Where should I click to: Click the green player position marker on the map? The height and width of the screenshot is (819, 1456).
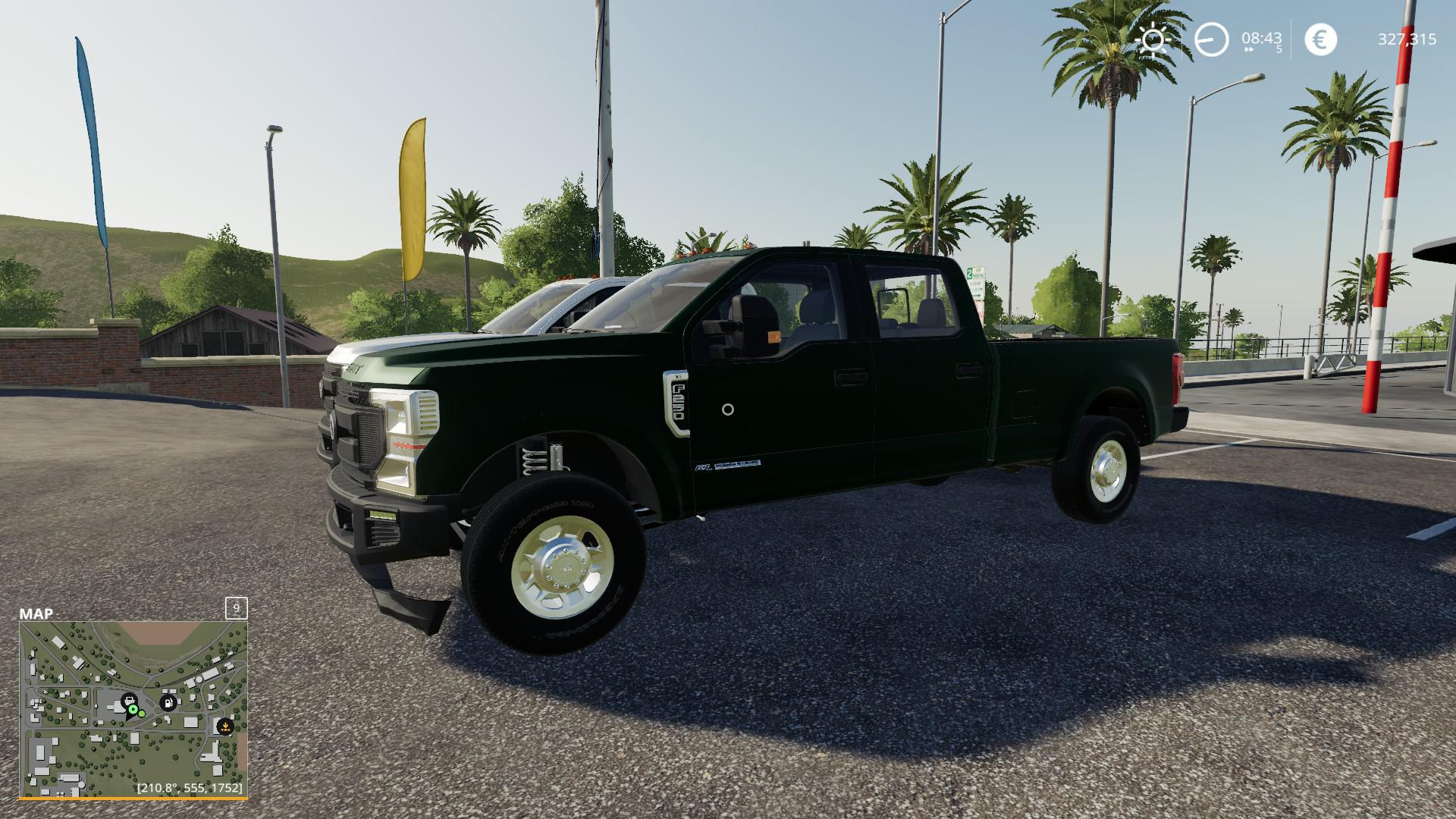133,710
